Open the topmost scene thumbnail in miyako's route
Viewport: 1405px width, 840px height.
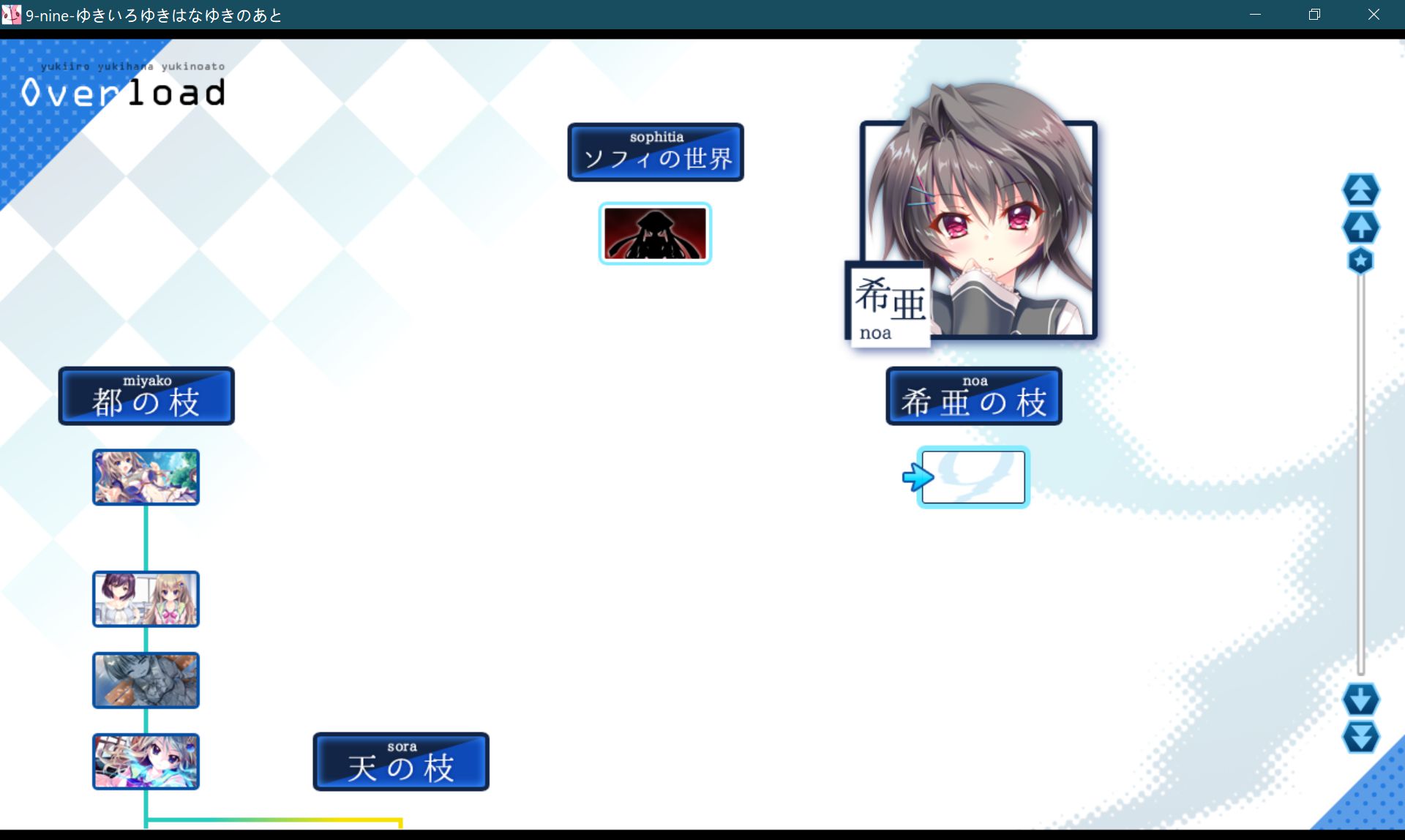click(145, 476)
